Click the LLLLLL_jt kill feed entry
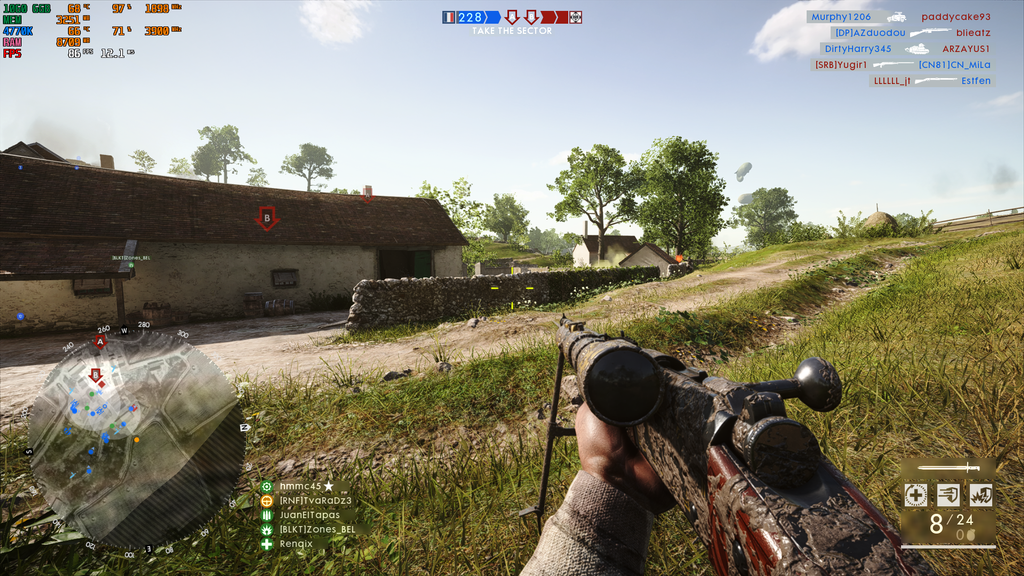Screen dimensions: 1024x576 (x=891, y=81)
